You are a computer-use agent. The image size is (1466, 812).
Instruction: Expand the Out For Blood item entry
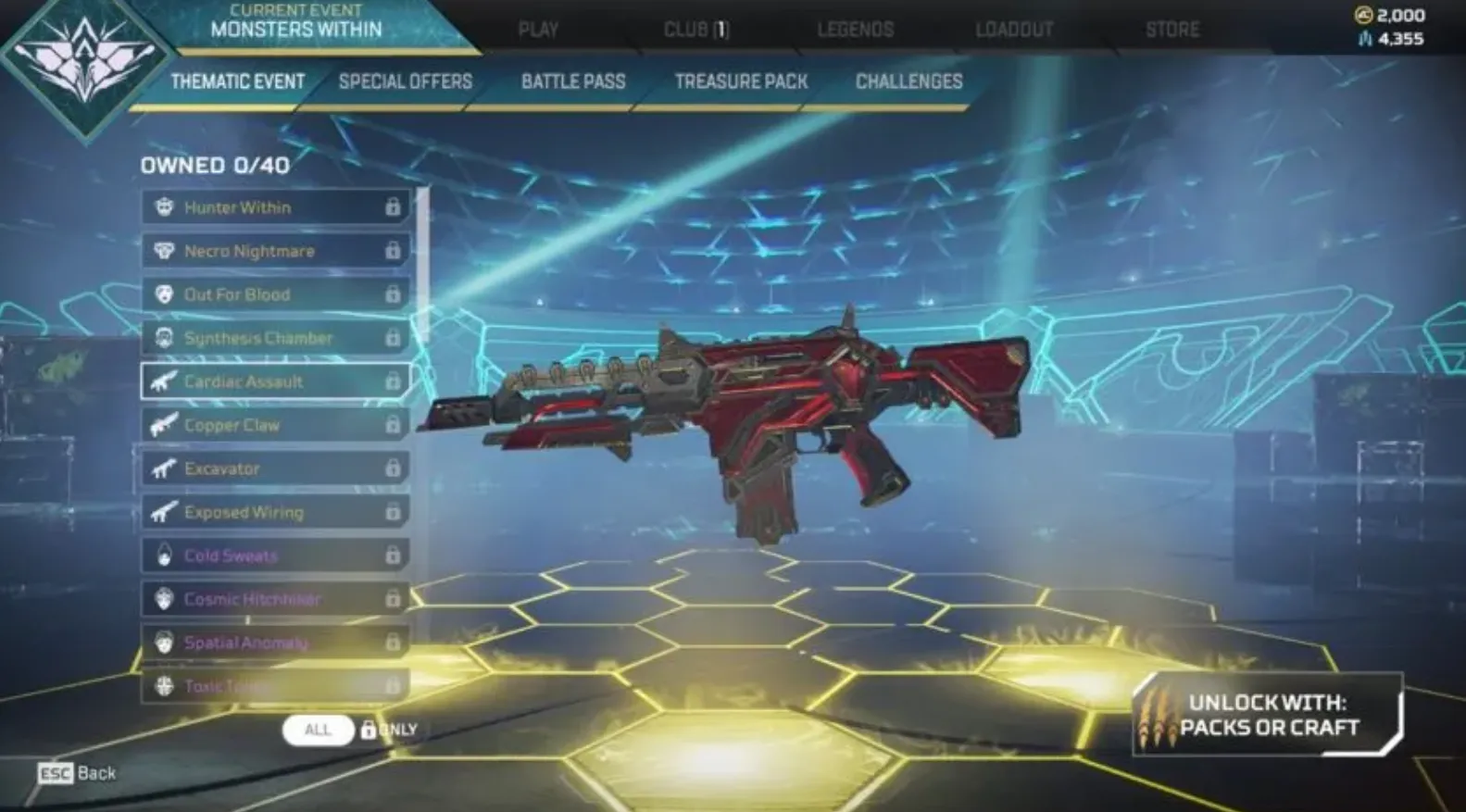click(273, 294)
